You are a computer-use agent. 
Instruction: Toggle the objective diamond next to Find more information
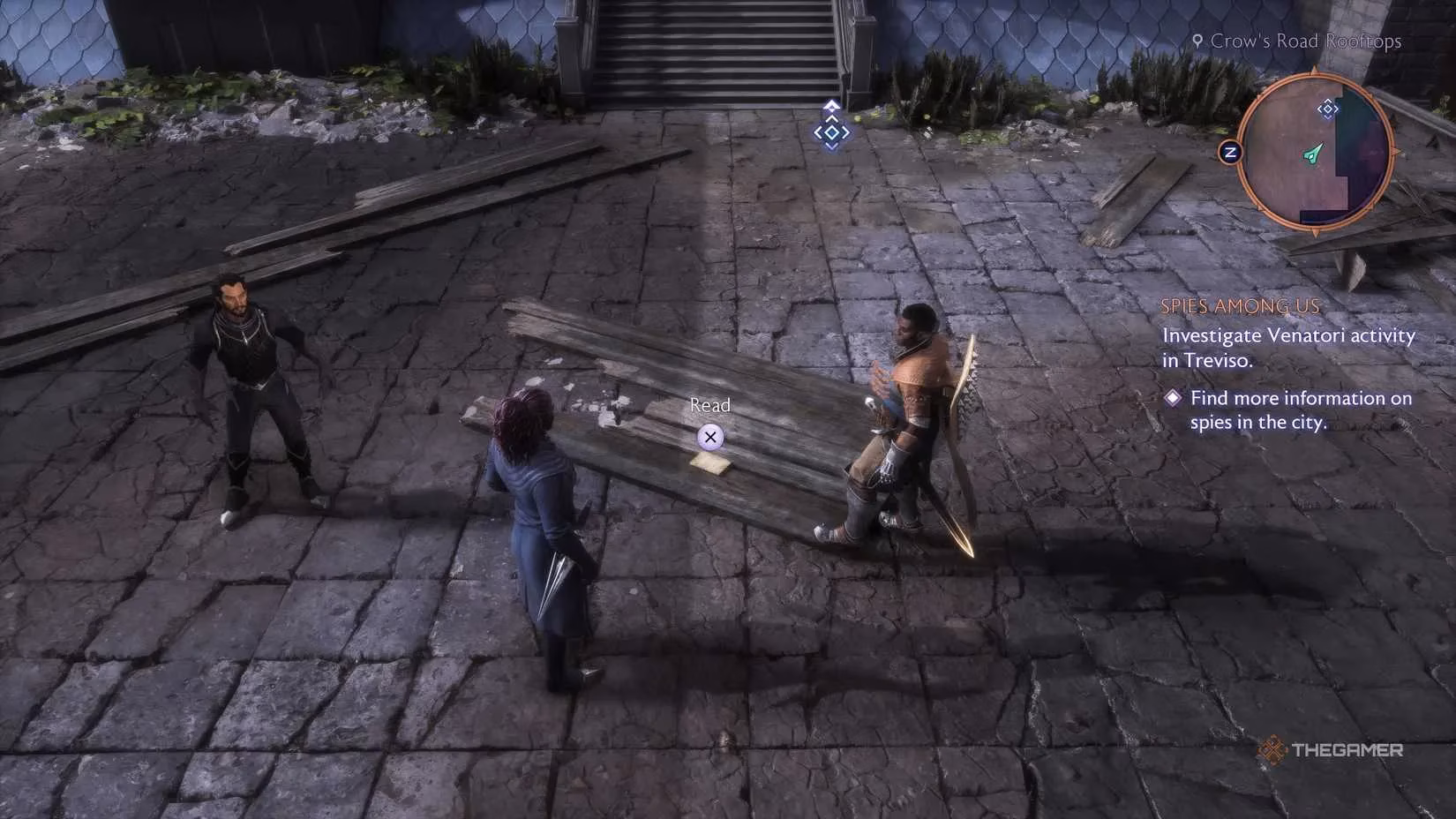click(x=1174, y=398)
